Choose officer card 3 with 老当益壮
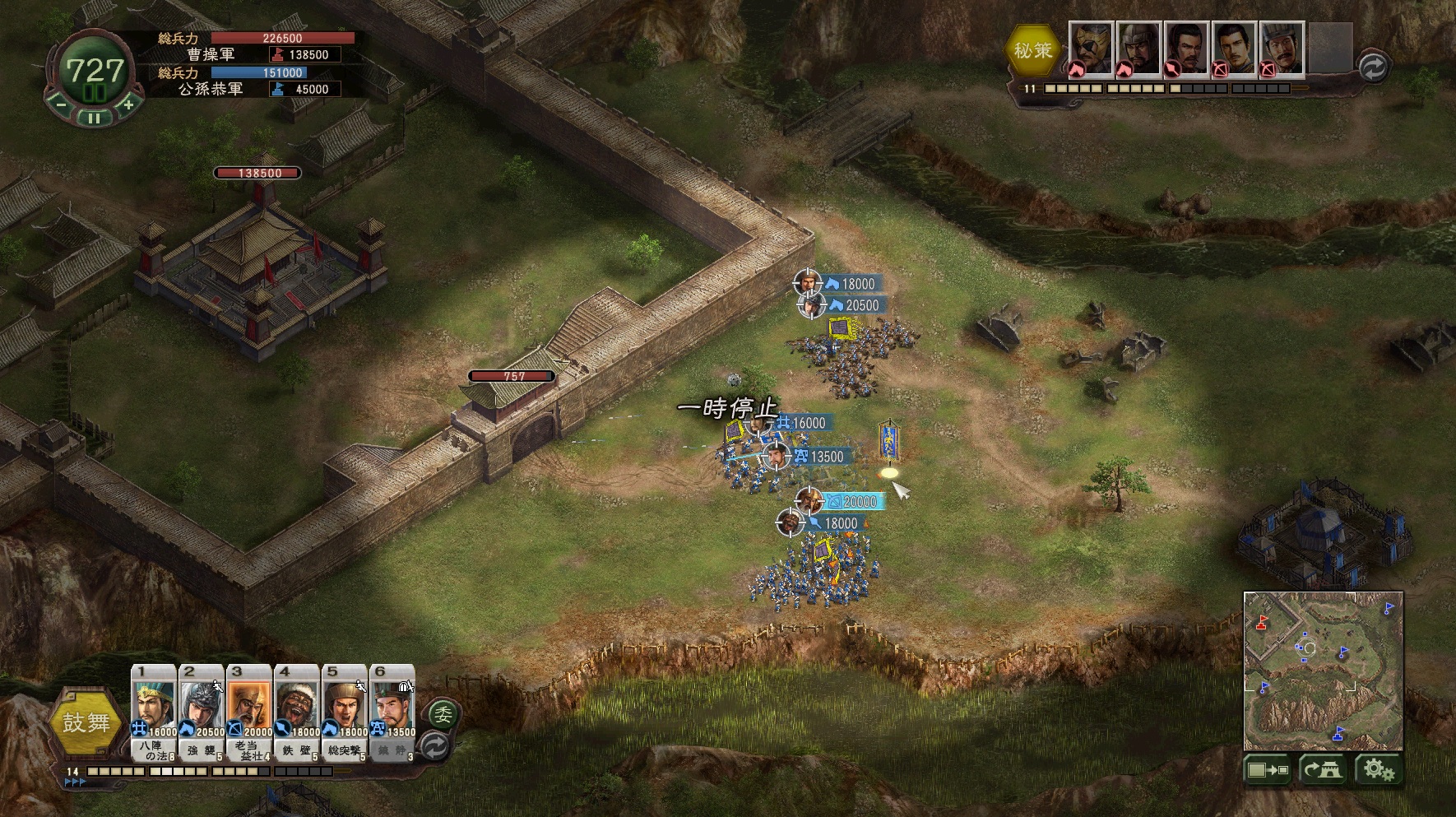The height and width of the screenshot is (817, 1456). [249, 713]
